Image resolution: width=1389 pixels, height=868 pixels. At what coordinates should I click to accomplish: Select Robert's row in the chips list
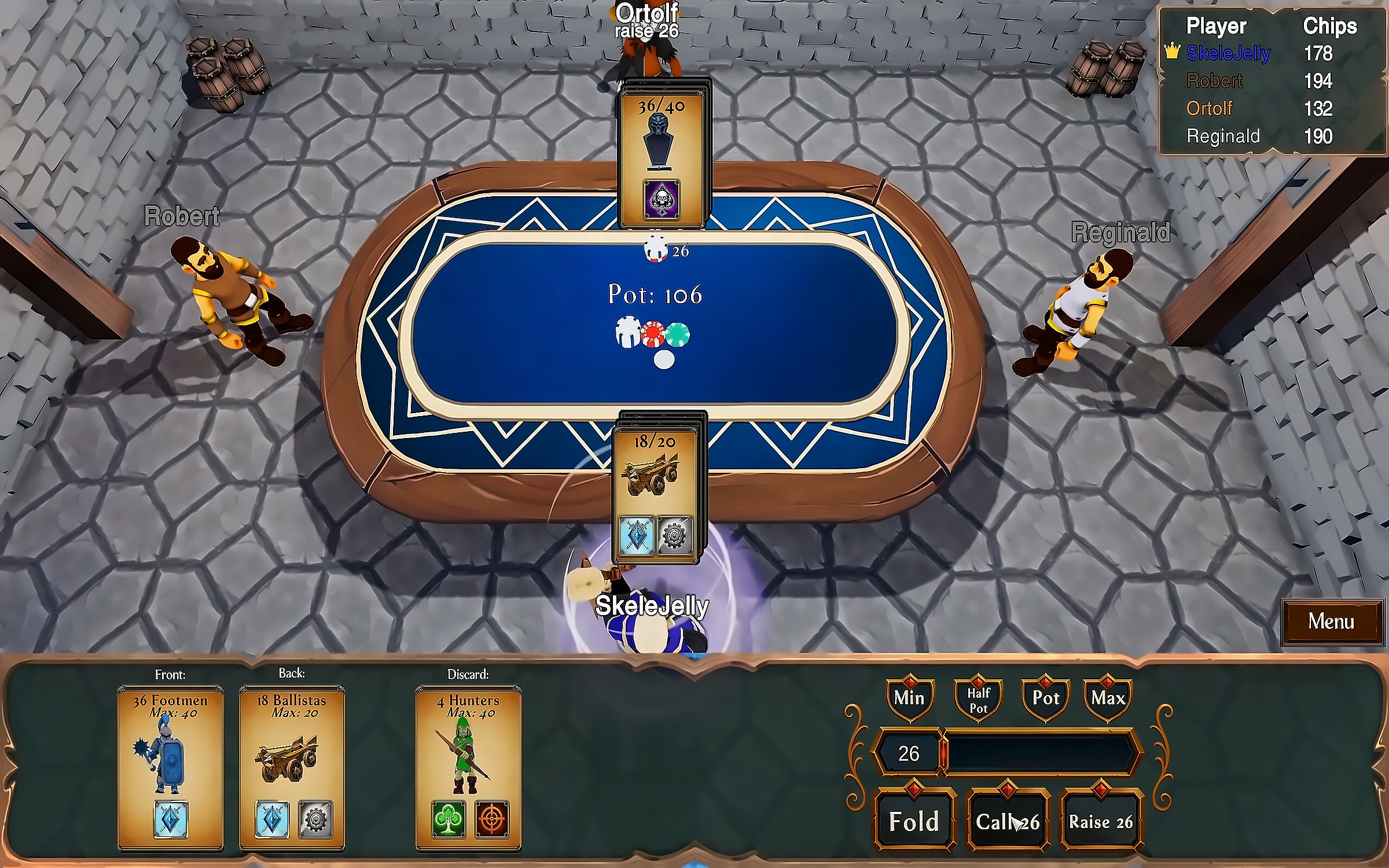click(1259, 81)
